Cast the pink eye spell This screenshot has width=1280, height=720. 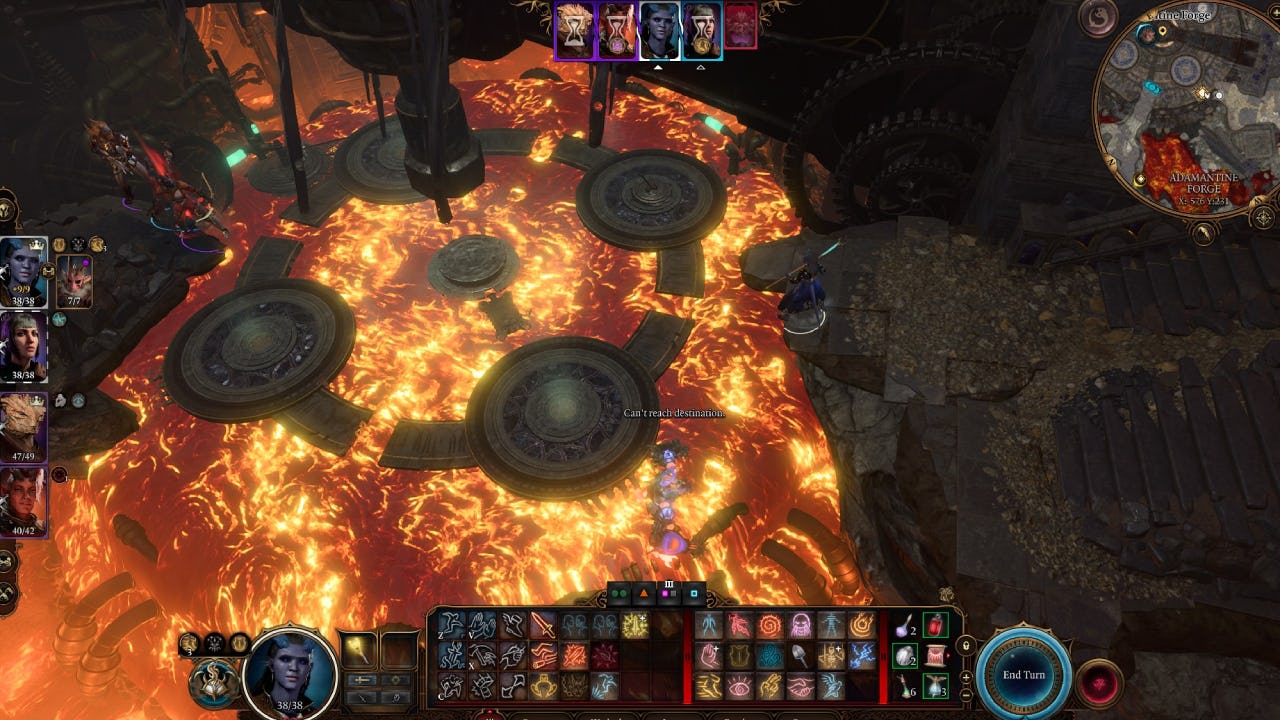click(x=739, y=686)
